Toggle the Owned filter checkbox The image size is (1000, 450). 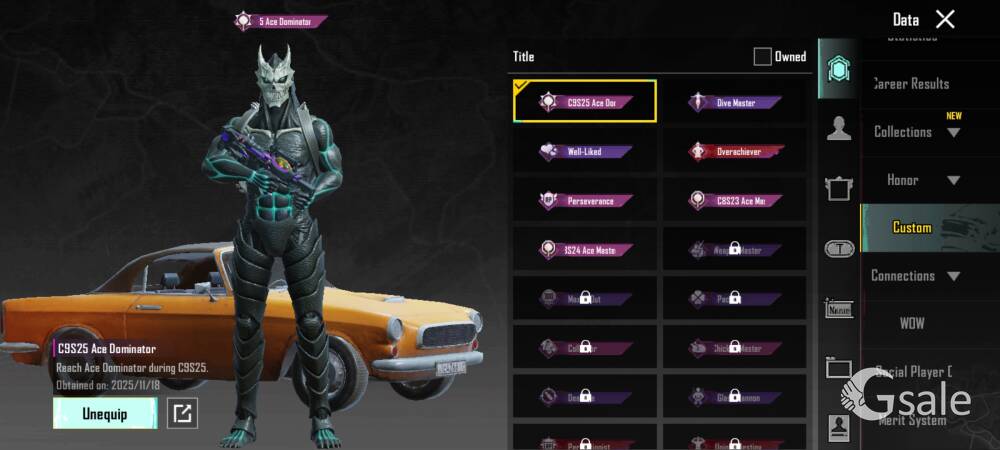[x=762, y=57]
